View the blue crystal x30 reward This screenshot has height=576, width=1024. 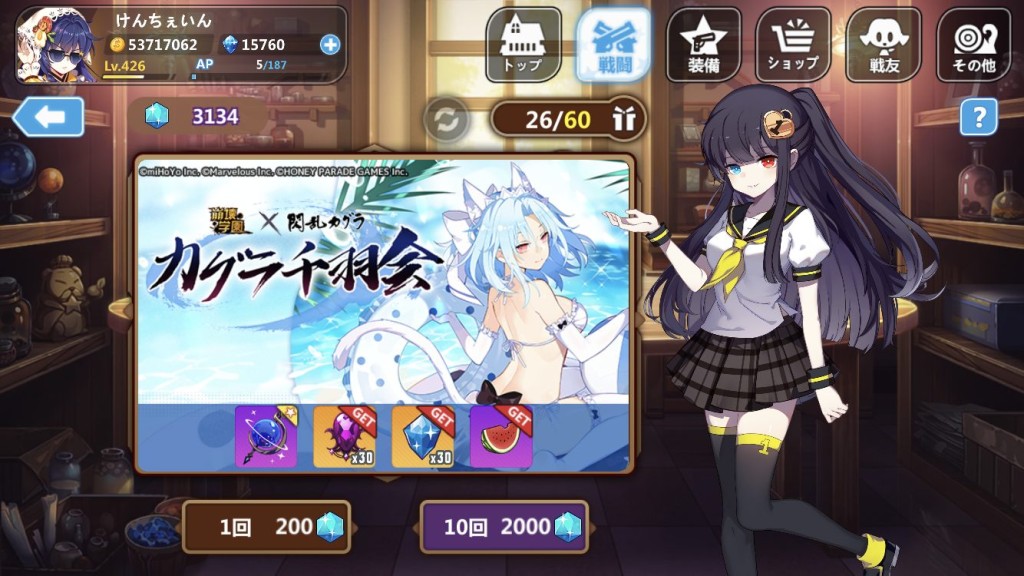click(x=422, y=437)
